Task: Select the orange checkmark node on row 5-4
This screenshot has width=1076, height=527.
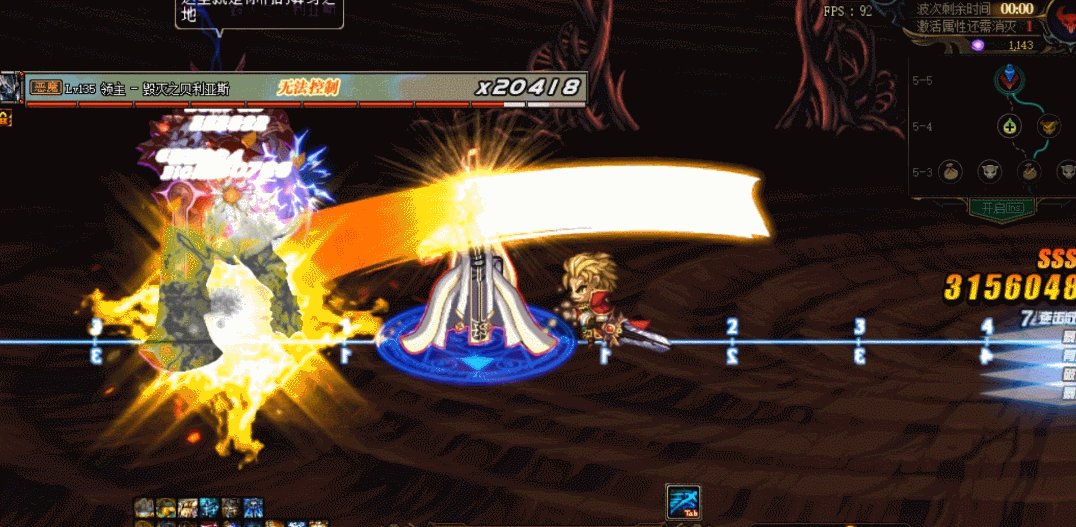Action: point(1047,126)
